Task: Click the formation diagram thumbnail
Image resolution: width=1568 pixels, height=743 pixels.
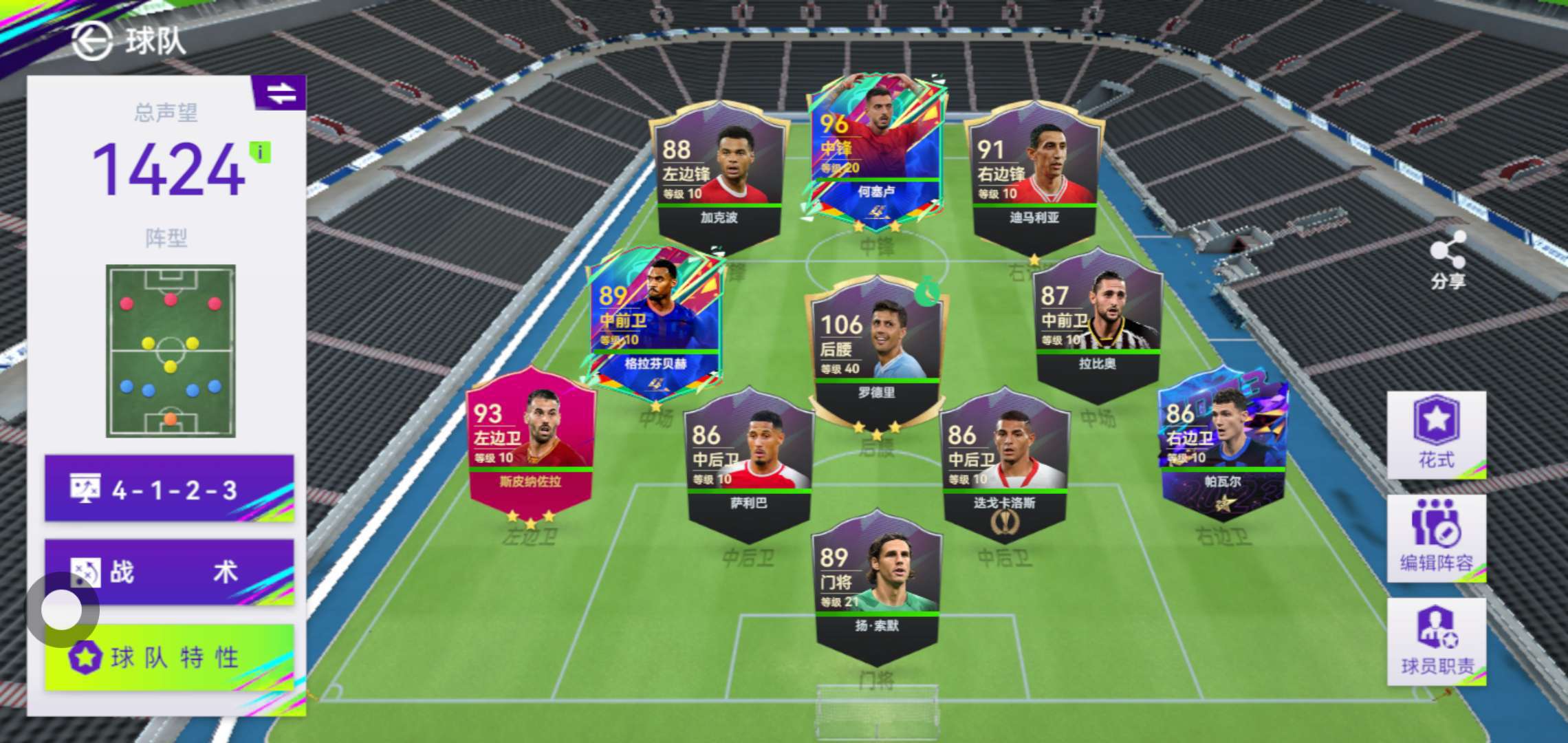Action: (171, 351)
